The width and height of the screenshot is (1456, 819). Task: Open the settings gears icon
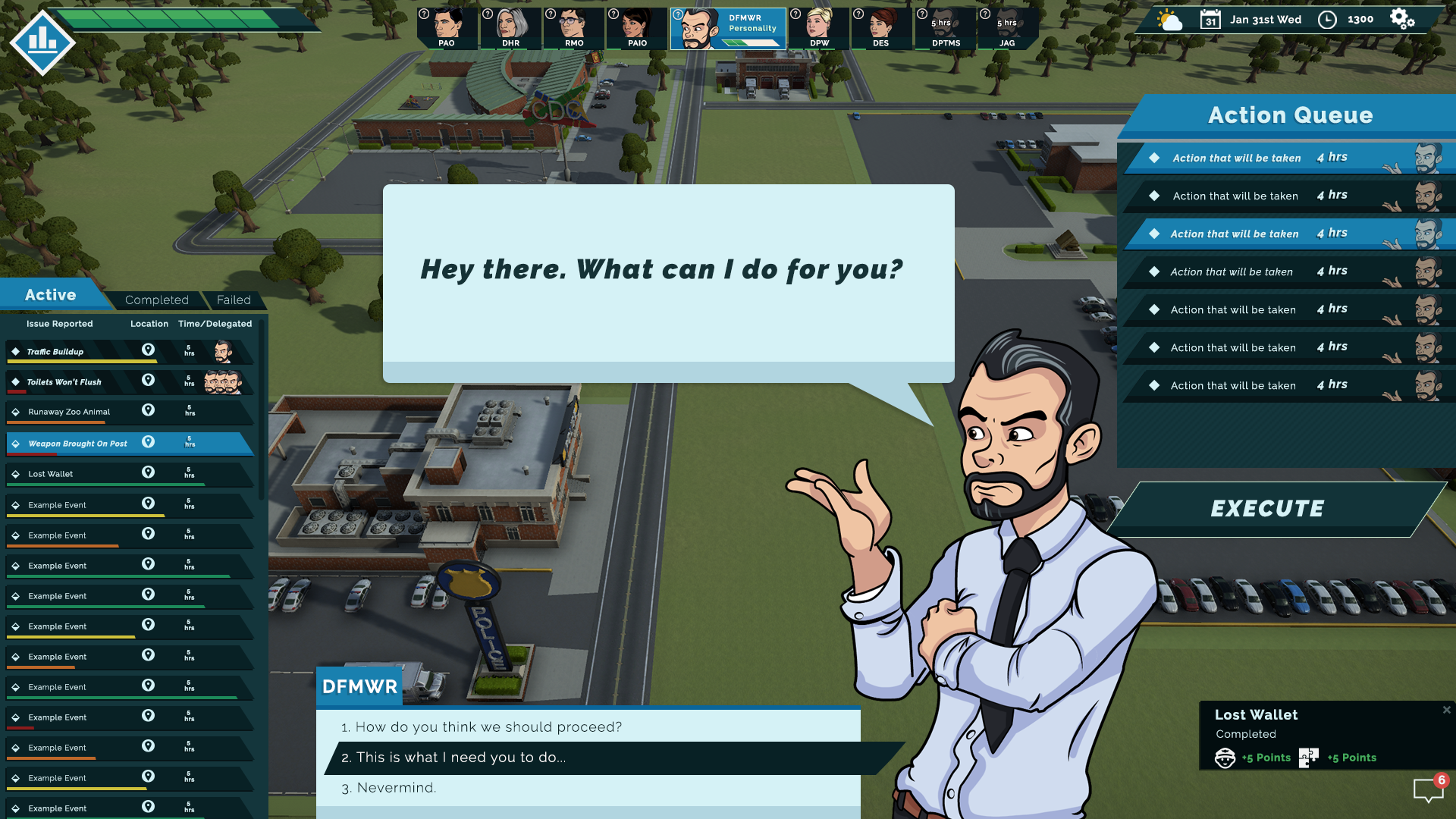(1401, 19)
